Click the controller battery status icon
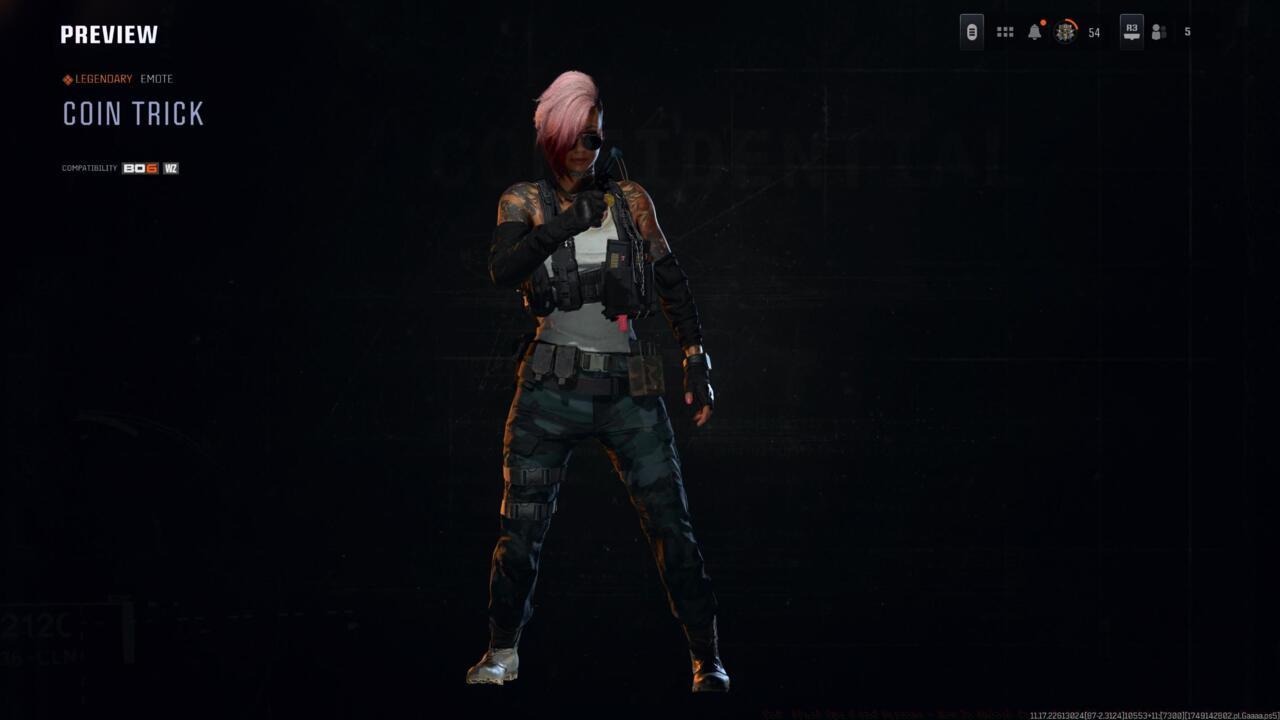The height and width of the screenshot is (720, 1280). tap(971, 31)
